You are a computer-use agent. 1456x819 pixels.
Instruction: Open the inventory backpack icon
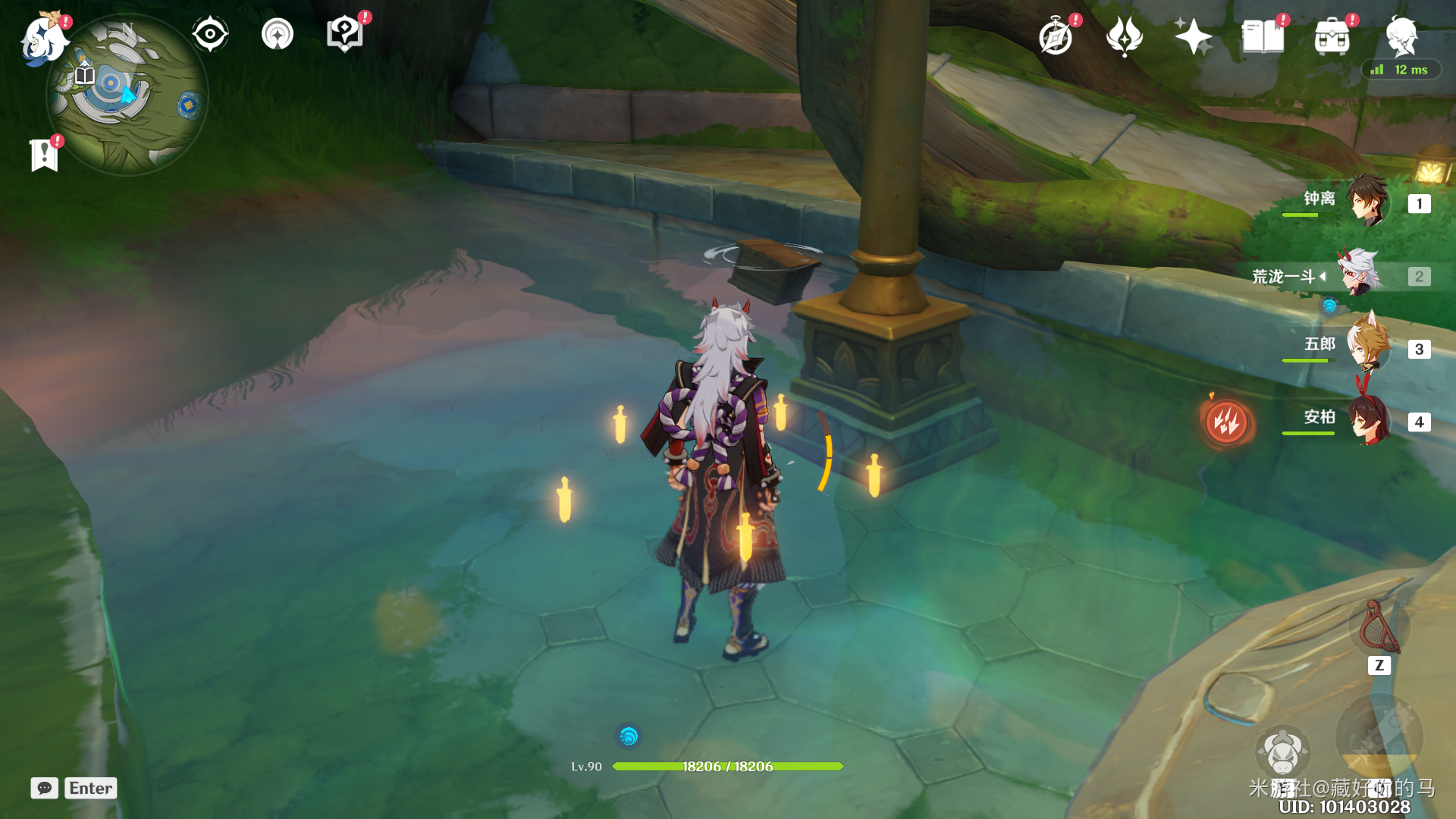click(1332, 36)
